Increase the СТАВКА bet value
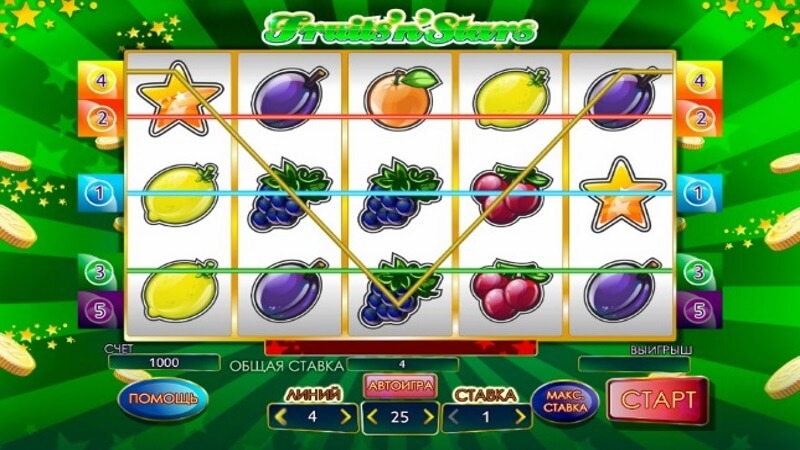This screenshot has height=450, width=800. [523, 417]
